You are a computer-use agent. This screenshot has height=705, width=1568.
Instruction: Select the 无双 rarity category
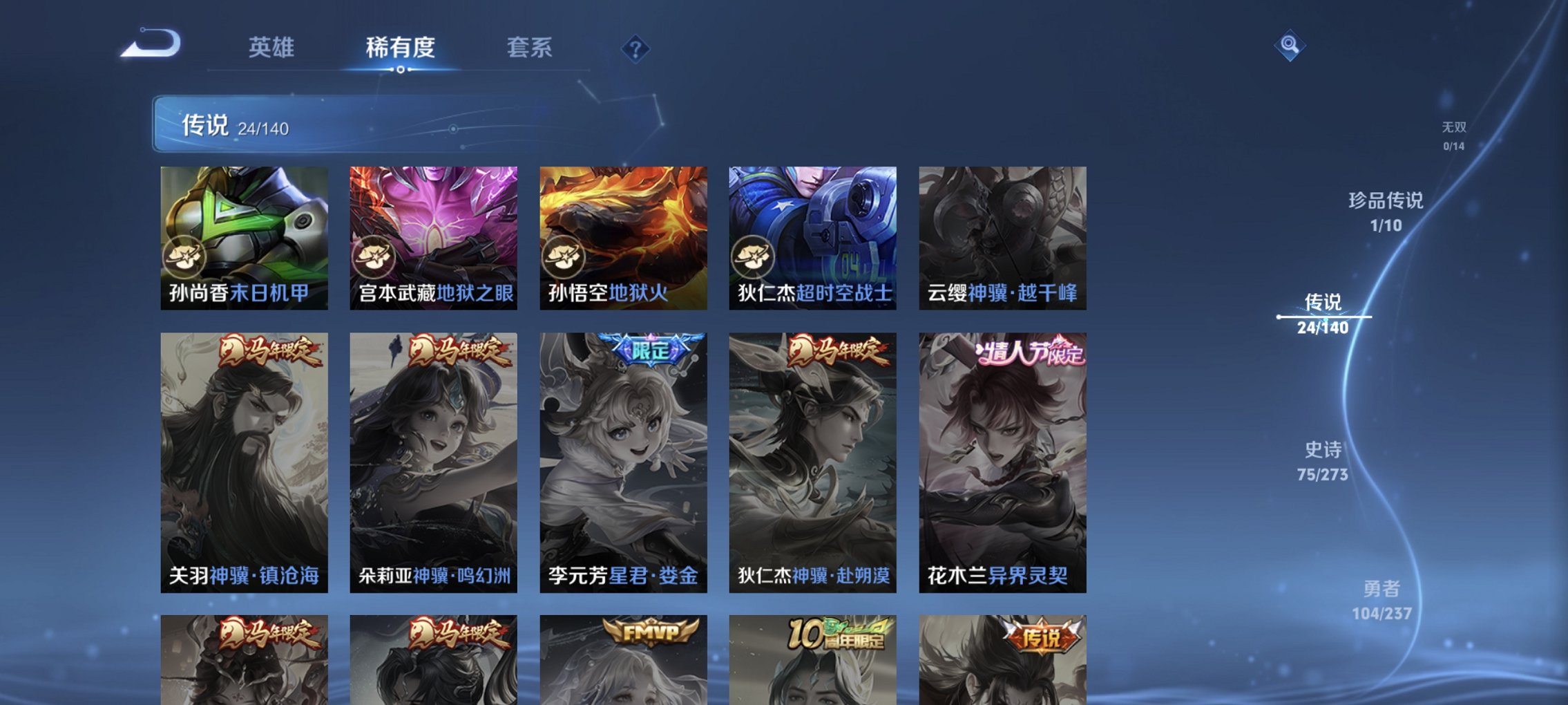pyautogui.click(x=1454, y=133)
